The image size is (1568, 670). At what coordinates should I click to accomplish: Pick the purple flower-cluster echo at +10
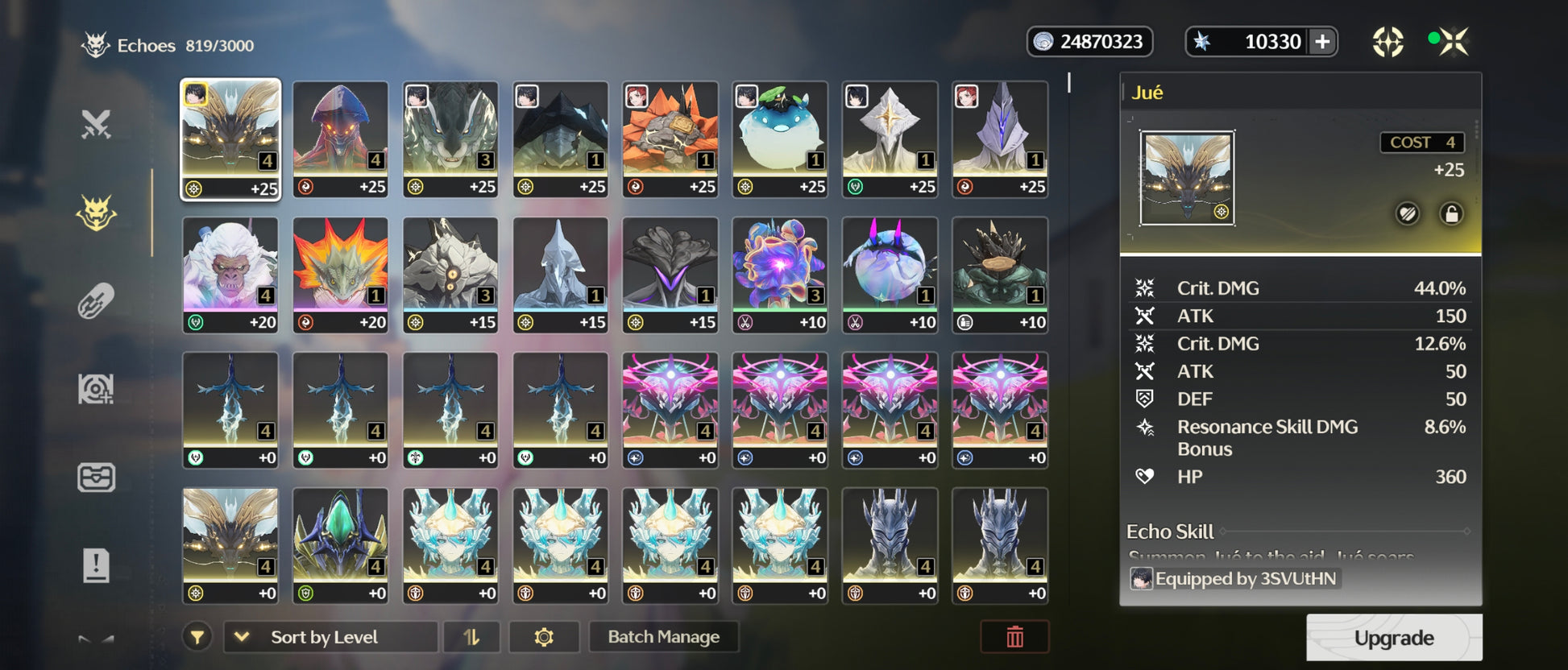(780, 274)
